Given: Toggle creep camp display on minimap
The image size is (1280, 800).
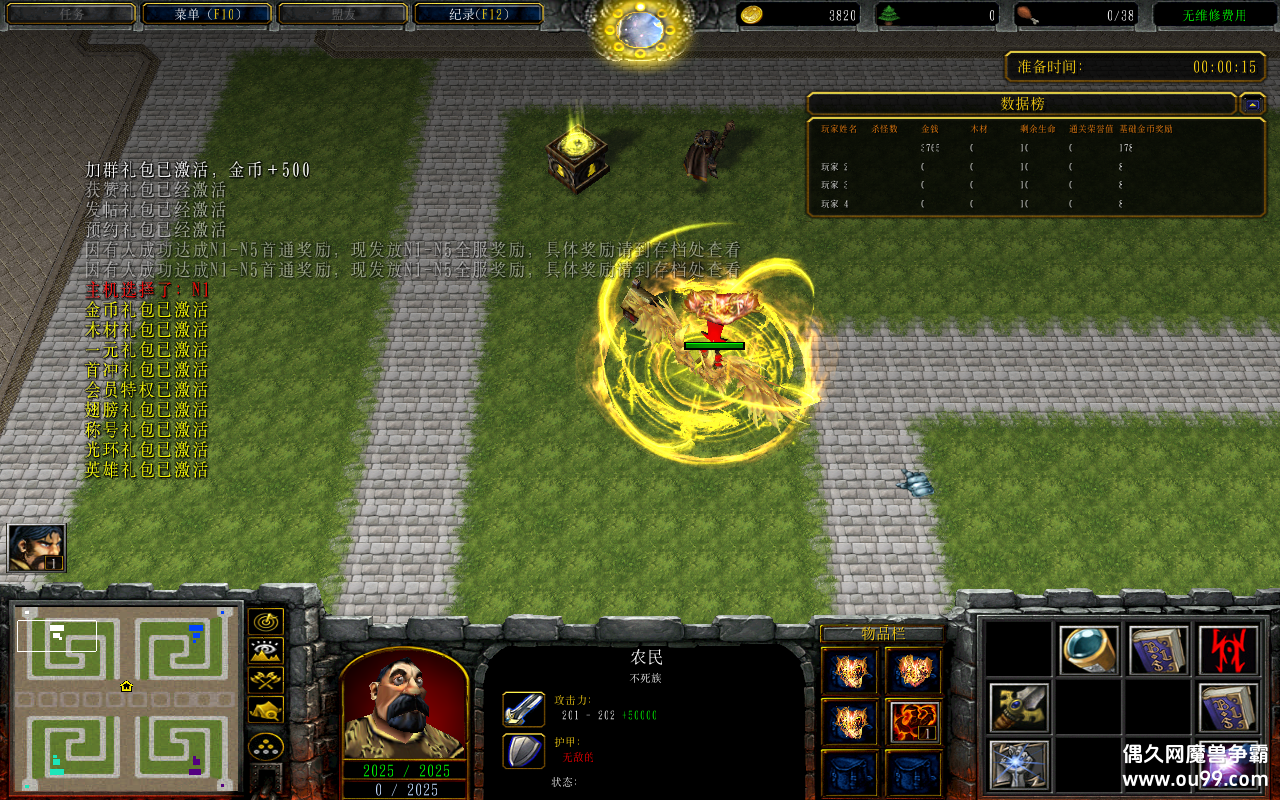Looking at the screenshot, I should (266, 710).
